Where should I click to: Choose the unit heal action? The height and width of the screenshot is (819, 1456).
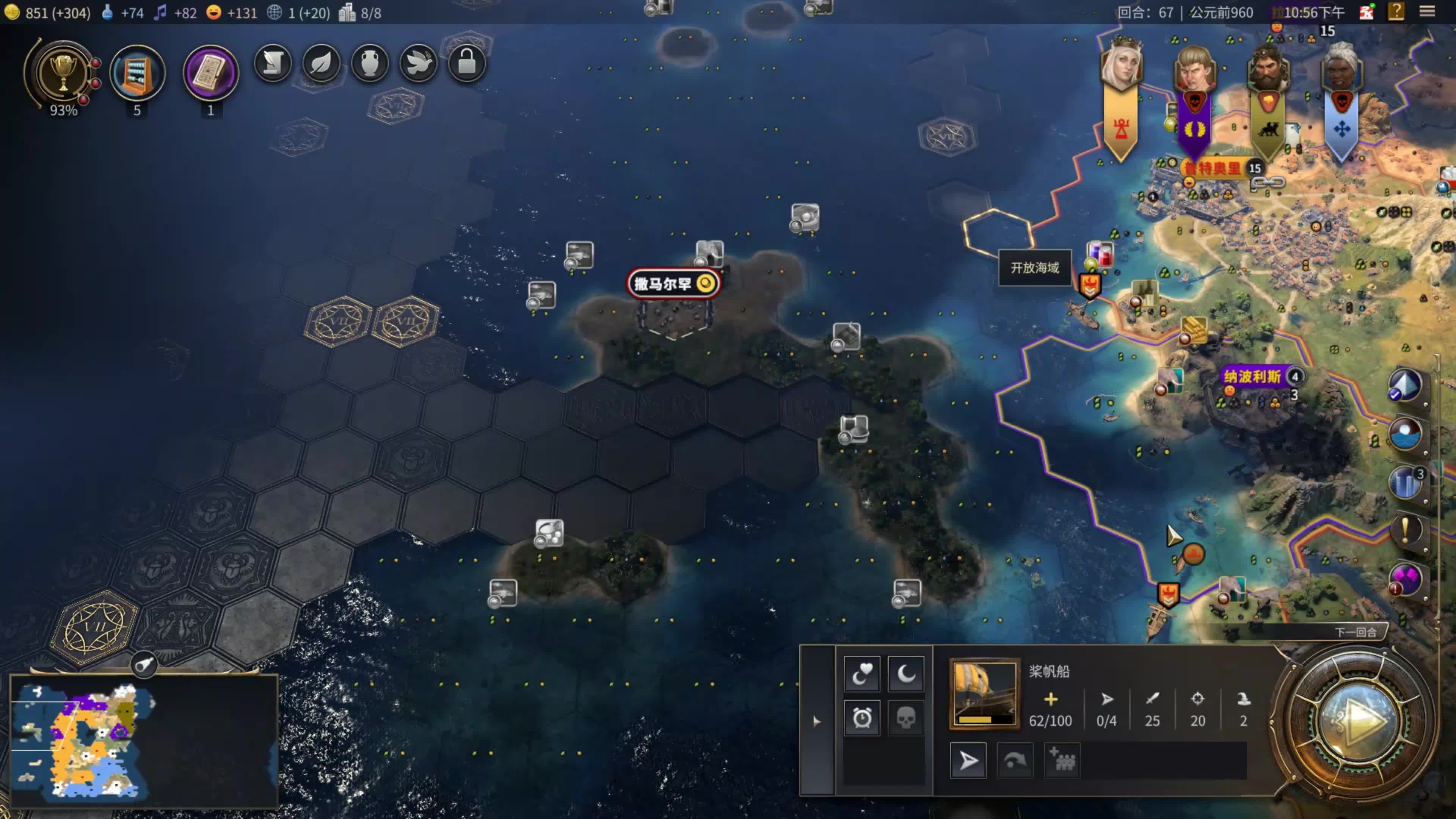pos(861,673)
